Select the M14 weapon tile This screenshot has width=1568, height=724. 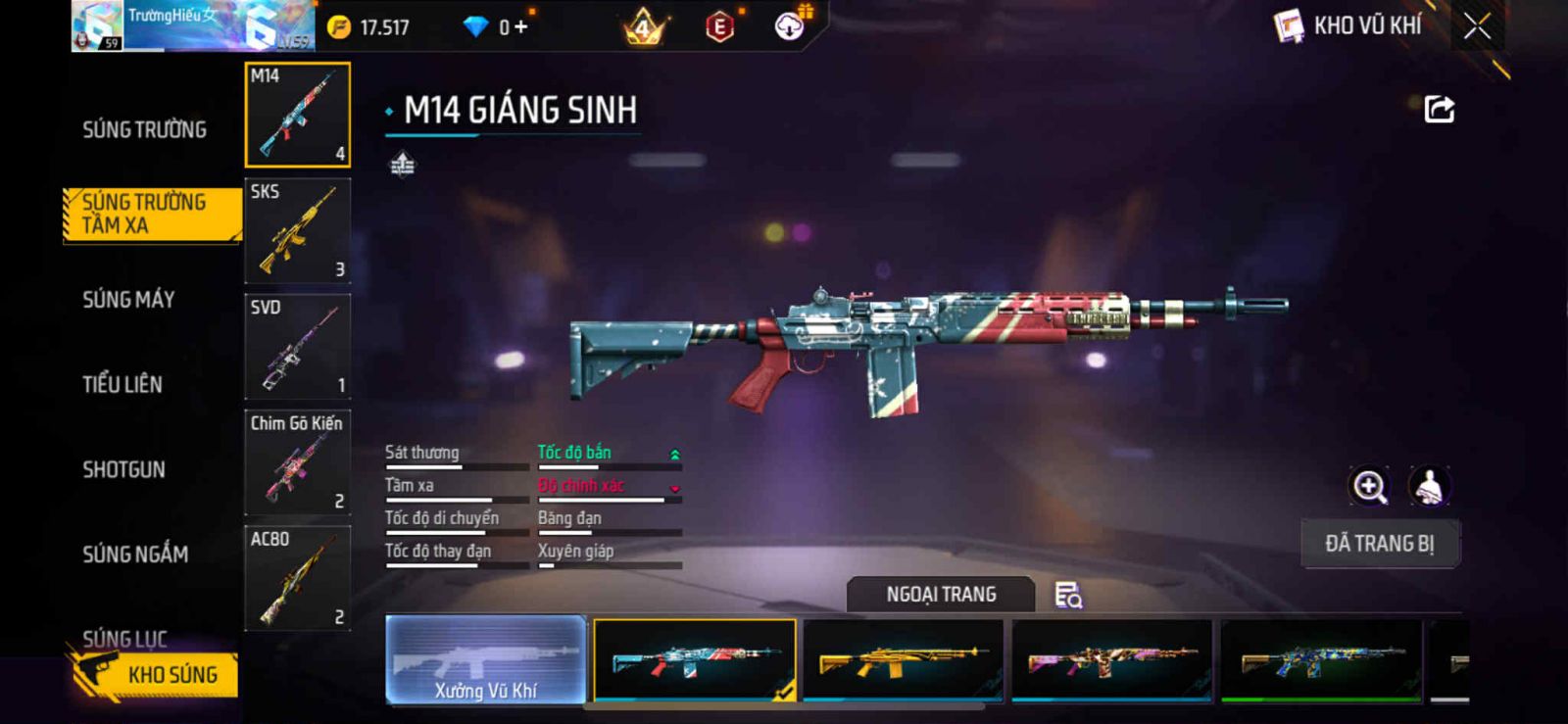pos(297,115)
